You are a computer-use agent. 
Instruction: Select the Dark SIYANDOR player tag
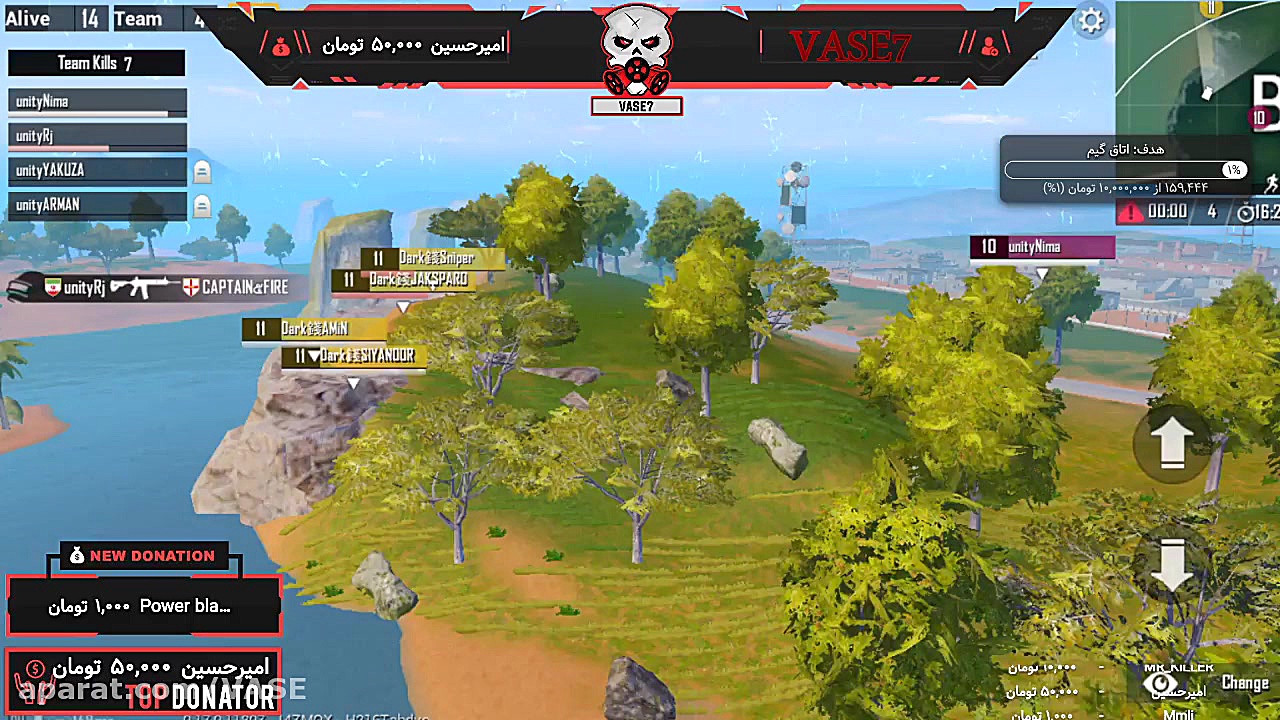tap(355, 356)
